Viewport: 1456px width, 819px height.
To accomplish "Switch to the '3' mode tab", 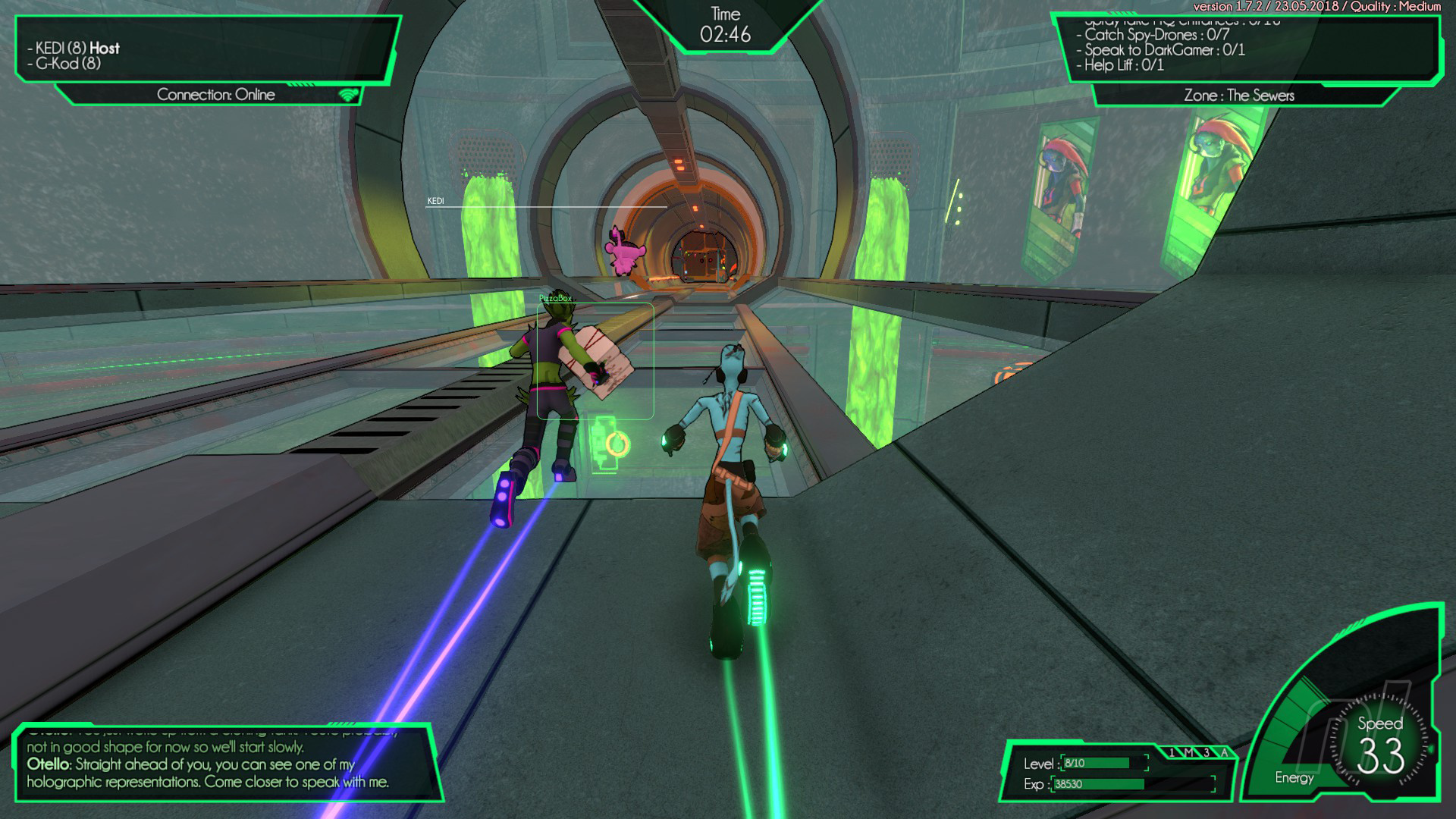I will tap(1207, 752).
